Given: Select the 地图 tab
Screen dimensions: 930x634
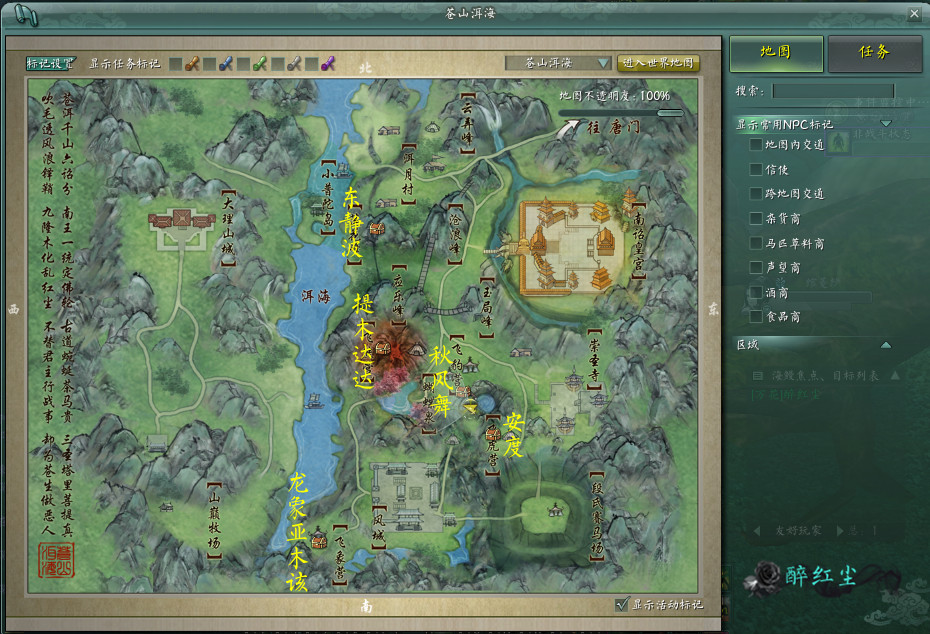Looking at the screenshot, I should [x=776, y=53].
